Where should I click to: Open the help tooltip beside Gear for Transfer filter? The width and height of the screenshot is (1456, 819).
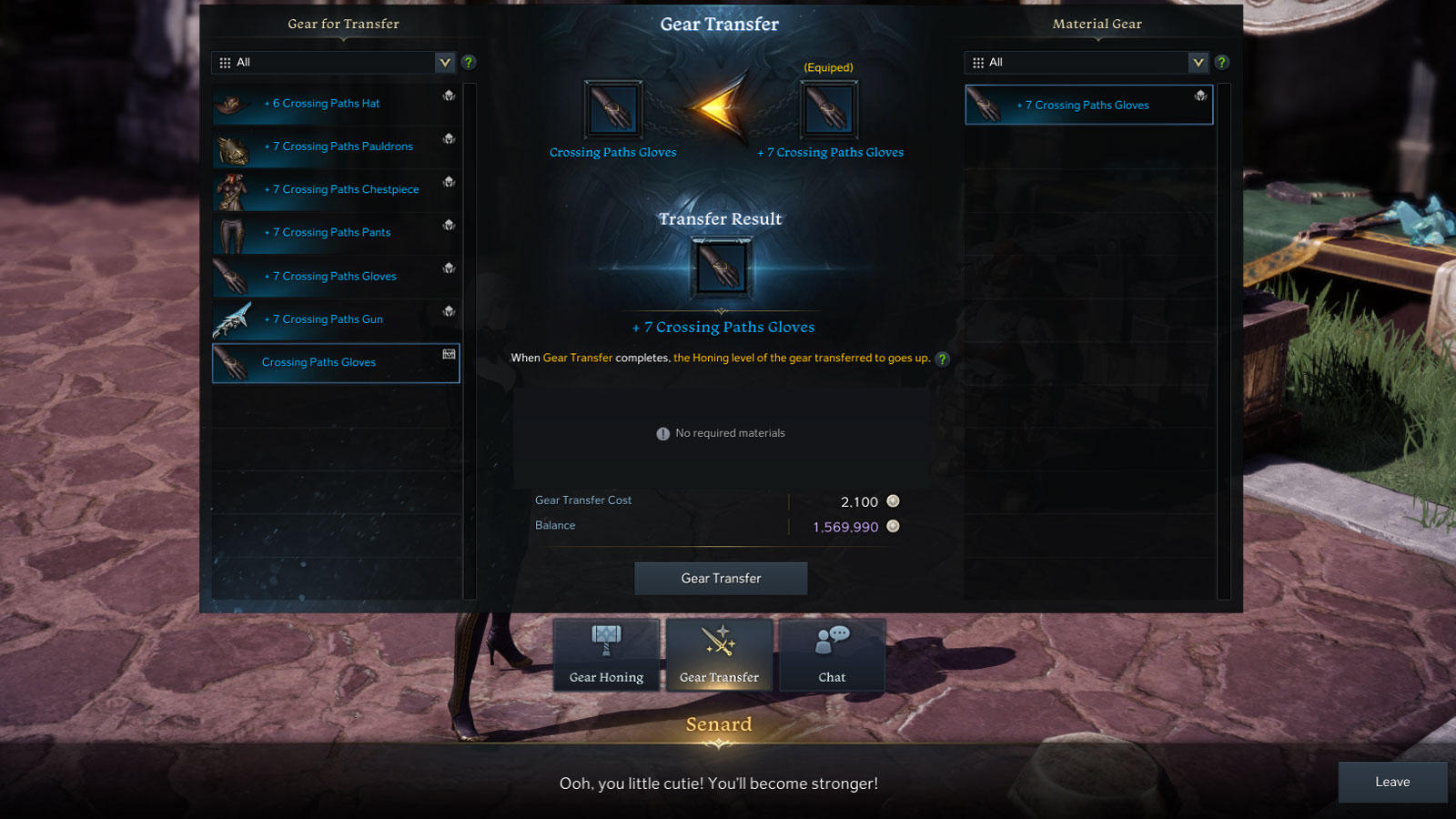(x=469, y=62)
